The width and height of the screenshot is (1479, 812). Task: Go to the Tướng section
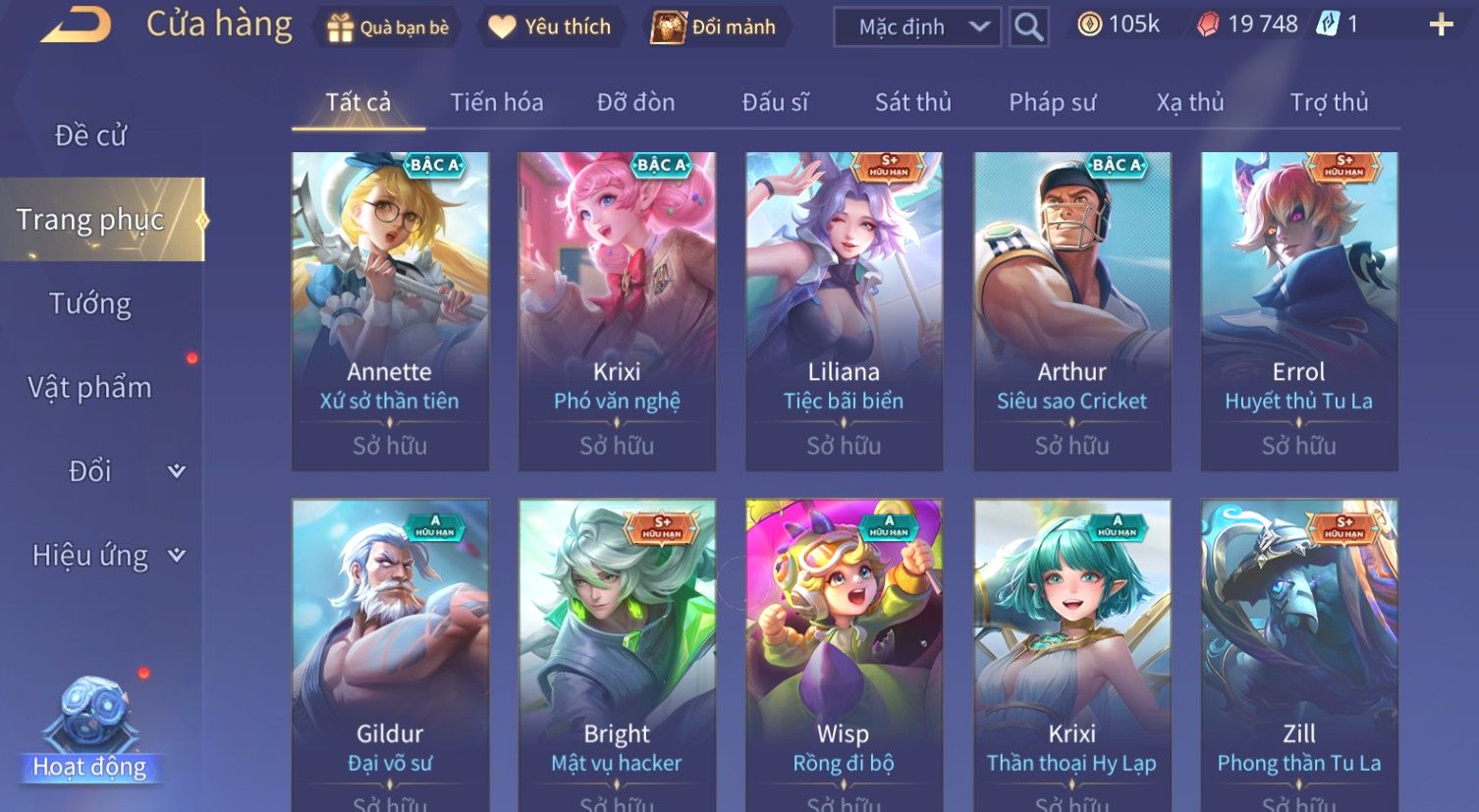tap(90, 303)
